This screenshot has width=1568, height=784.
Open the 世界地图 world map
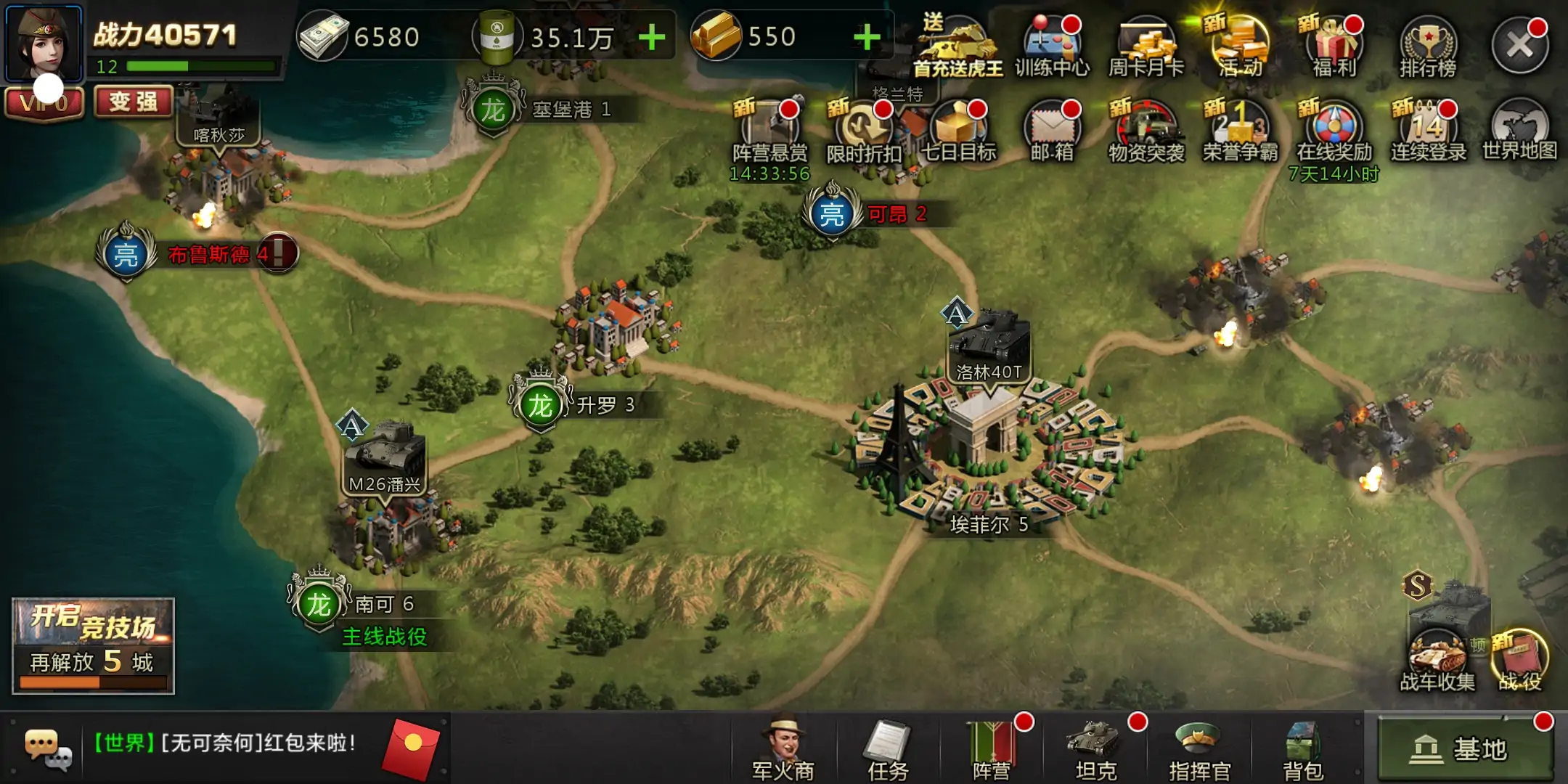(1519, 131)
